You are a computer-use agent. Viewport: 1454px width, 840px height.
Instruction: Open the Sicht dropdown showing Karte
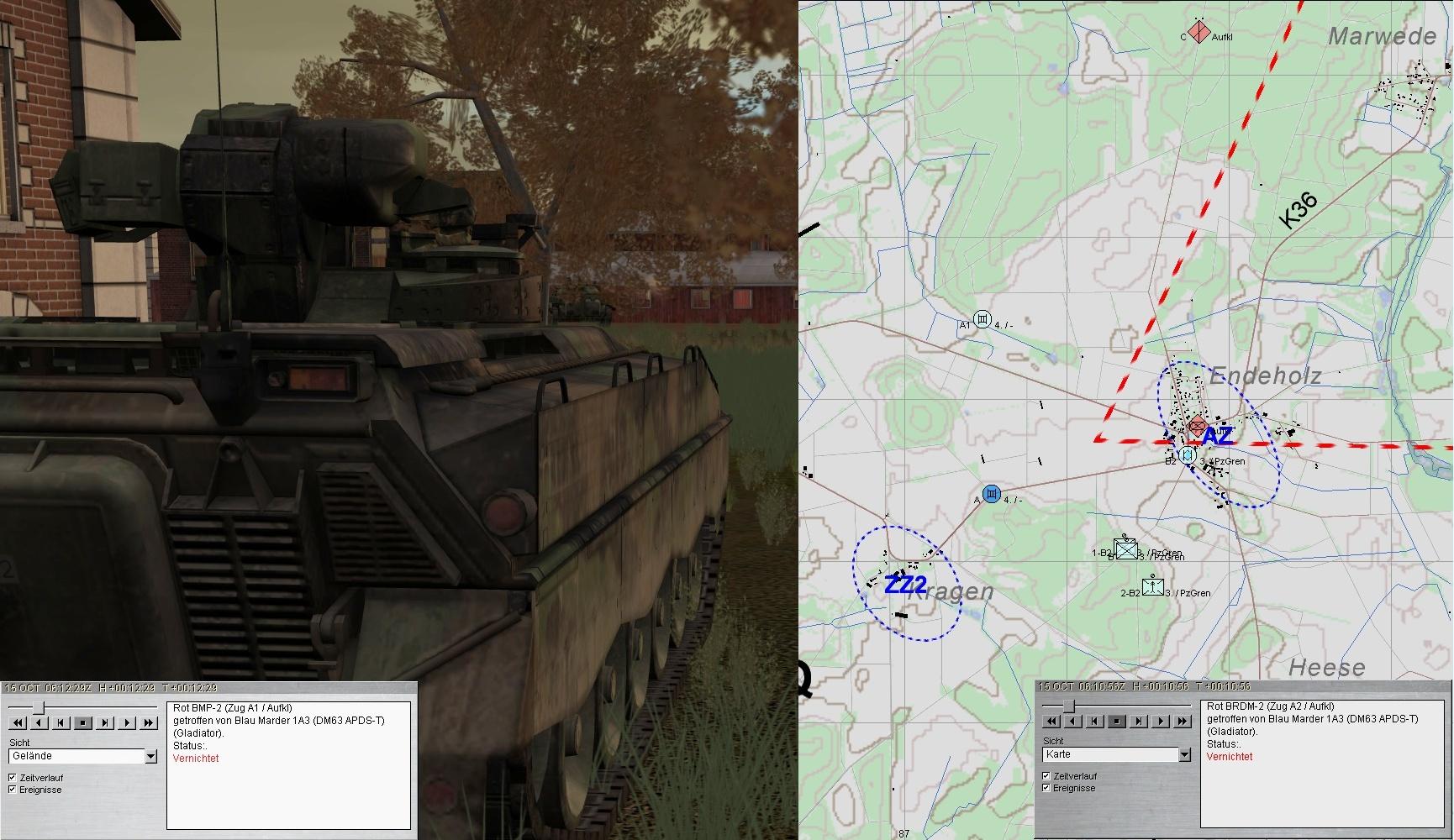(x=1184, y=754)
